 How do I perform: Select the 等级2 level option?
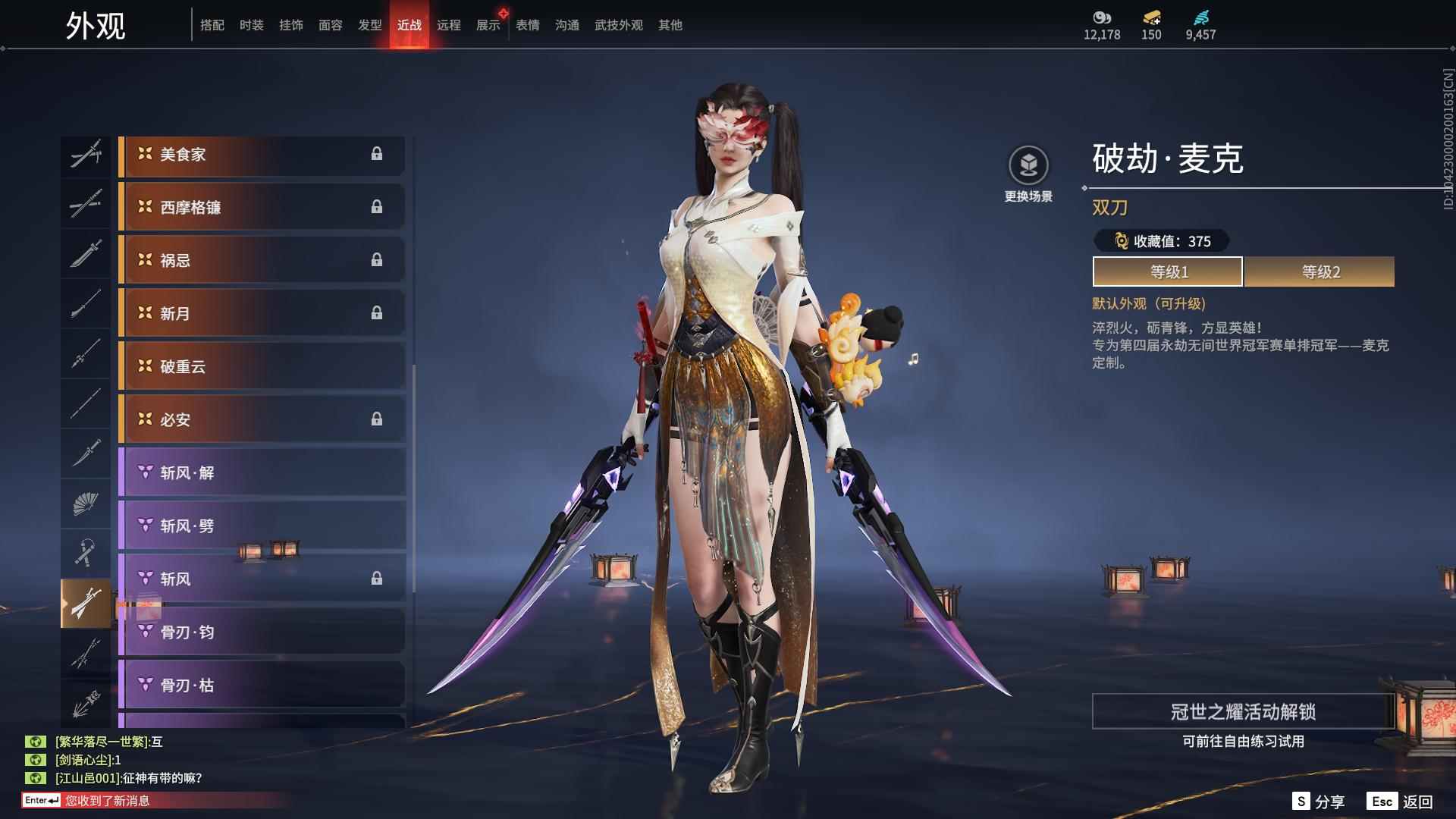point(1319,271)
